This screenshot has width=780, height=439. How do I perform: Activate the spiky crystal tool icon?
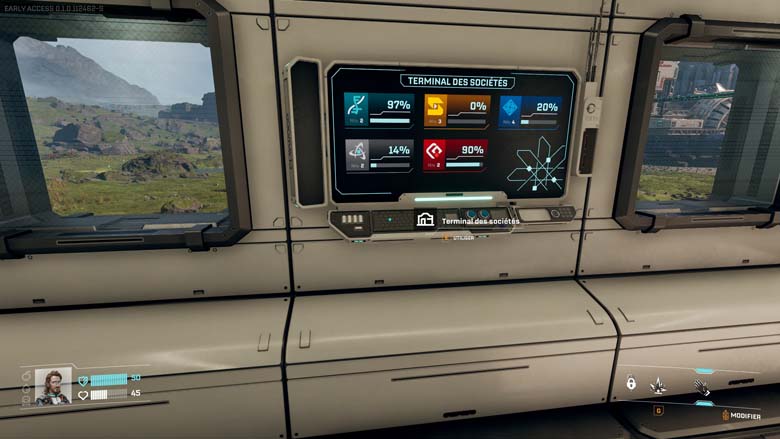click(x=658, y=384)
